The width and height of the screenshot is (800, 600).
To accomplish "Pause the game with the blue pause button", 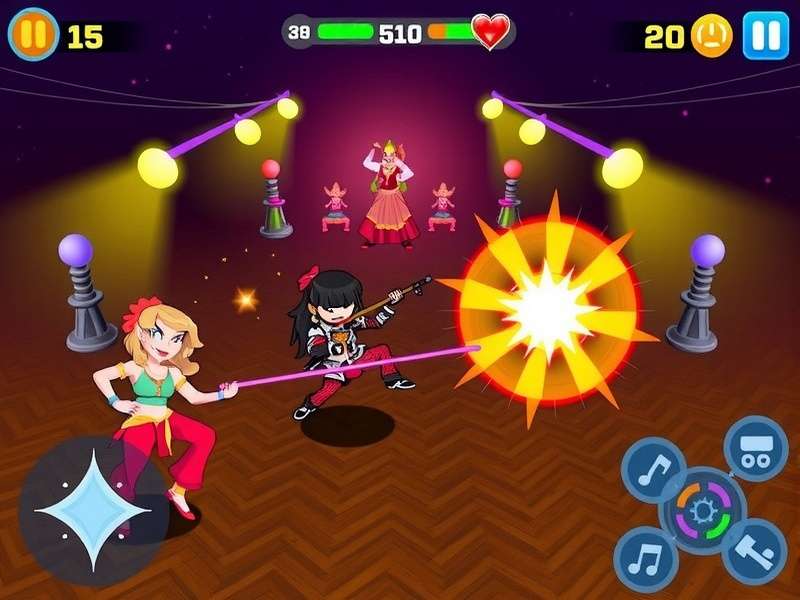I will pyautogui.click(x=765, y=36).
